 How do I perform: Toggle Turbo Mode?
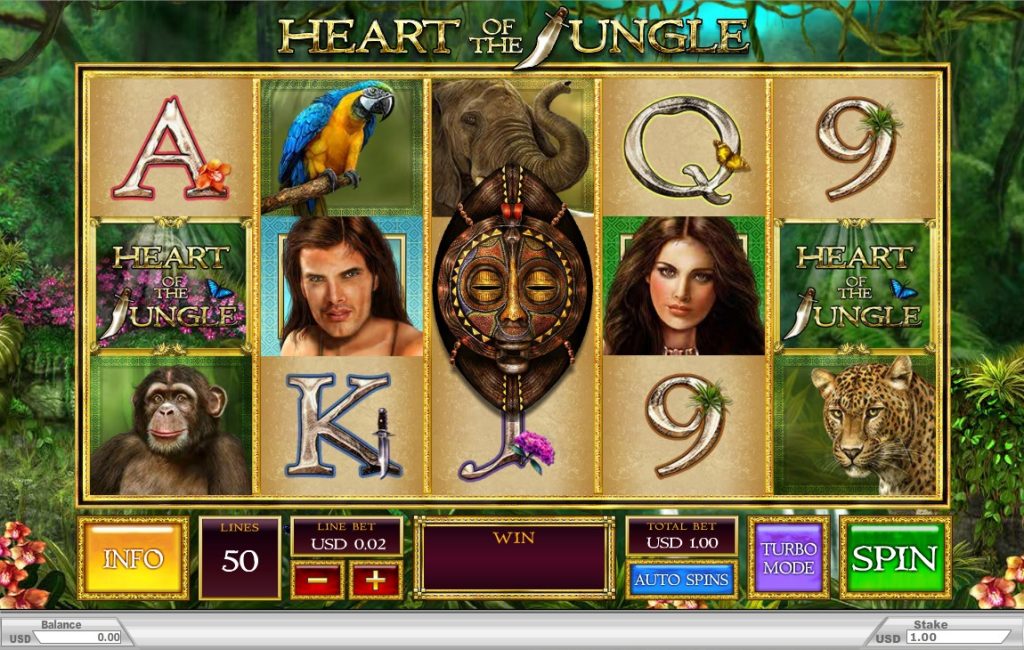pyautogui.click(x=788, y=558)
